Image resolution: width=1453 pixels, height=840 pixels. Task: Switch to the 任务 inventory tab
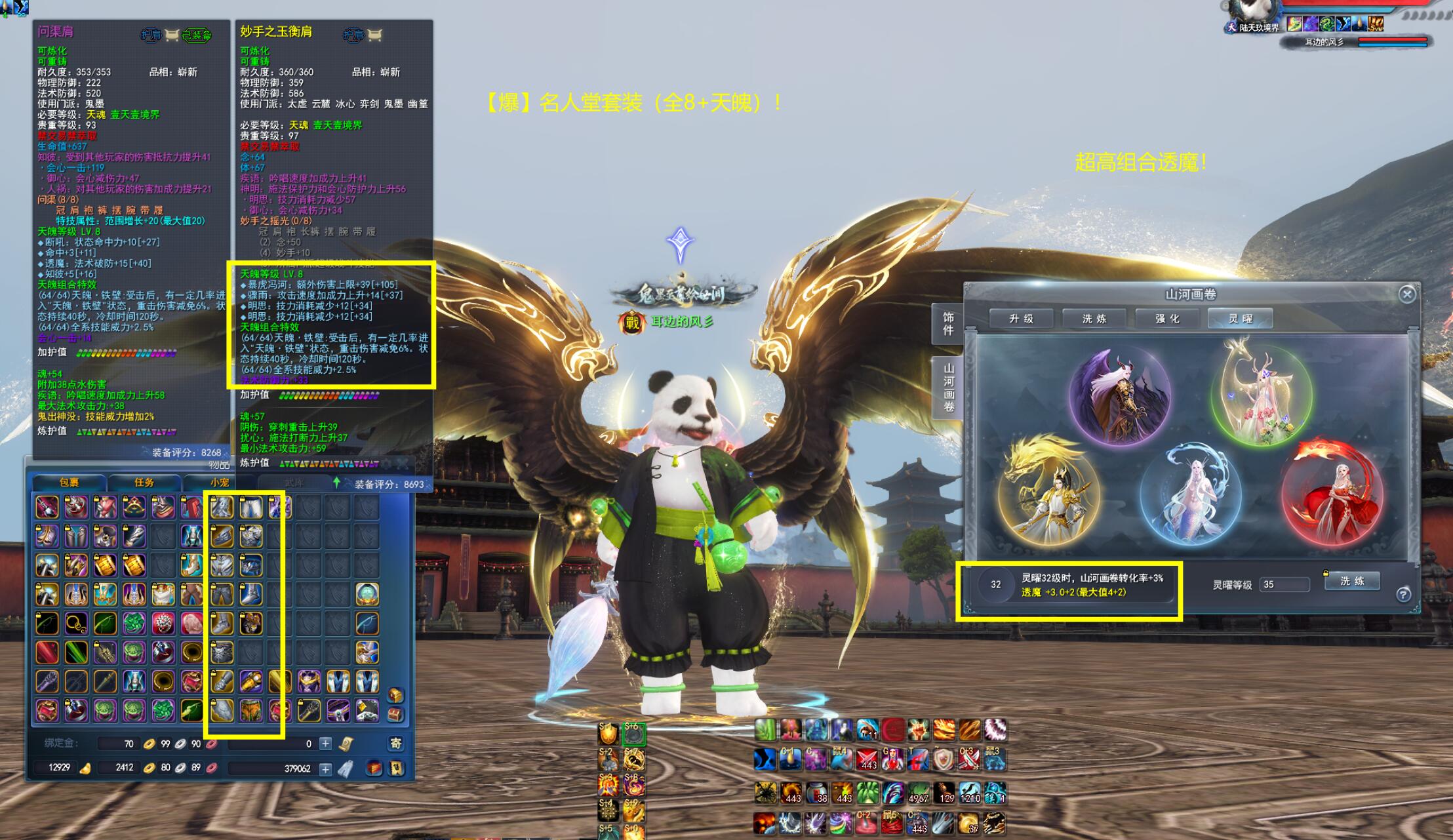point(144,483)
